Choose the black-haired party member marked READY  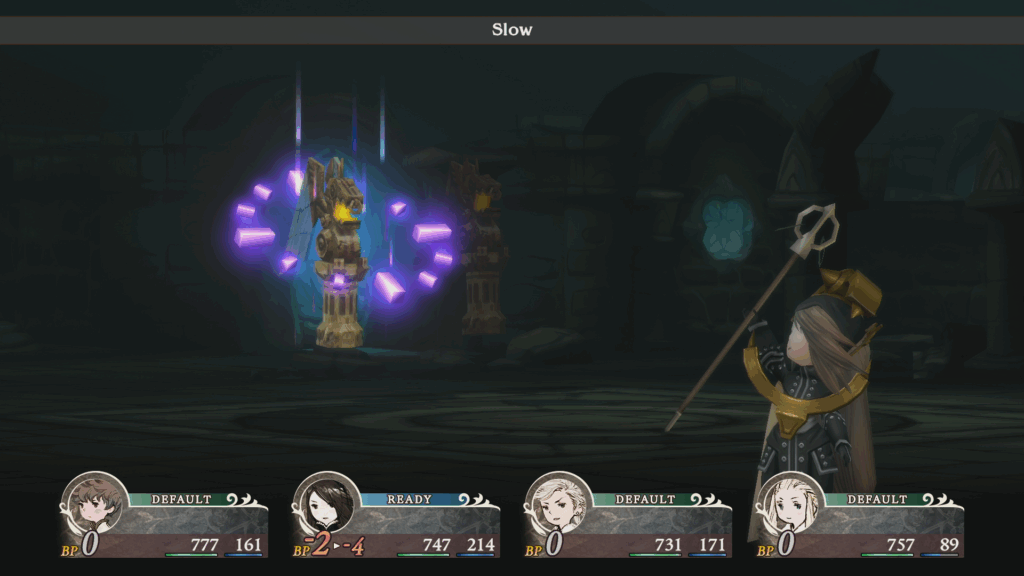click(x=327, y=506)
